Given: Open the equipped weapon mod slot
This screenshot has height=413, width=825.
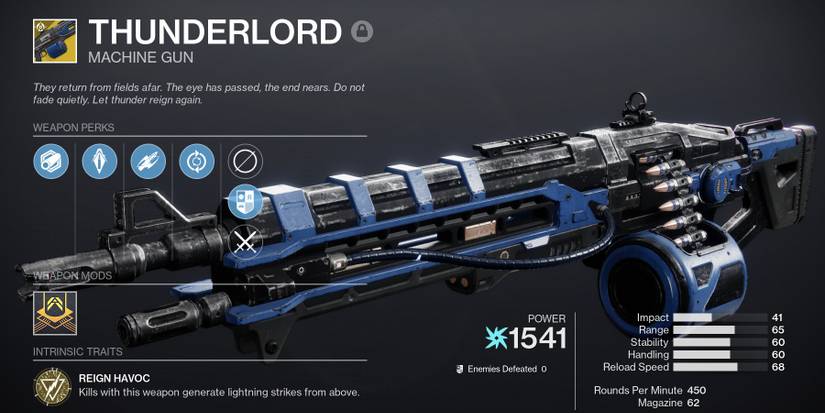Looking at the screenshot, I should (x=52, y=311).
